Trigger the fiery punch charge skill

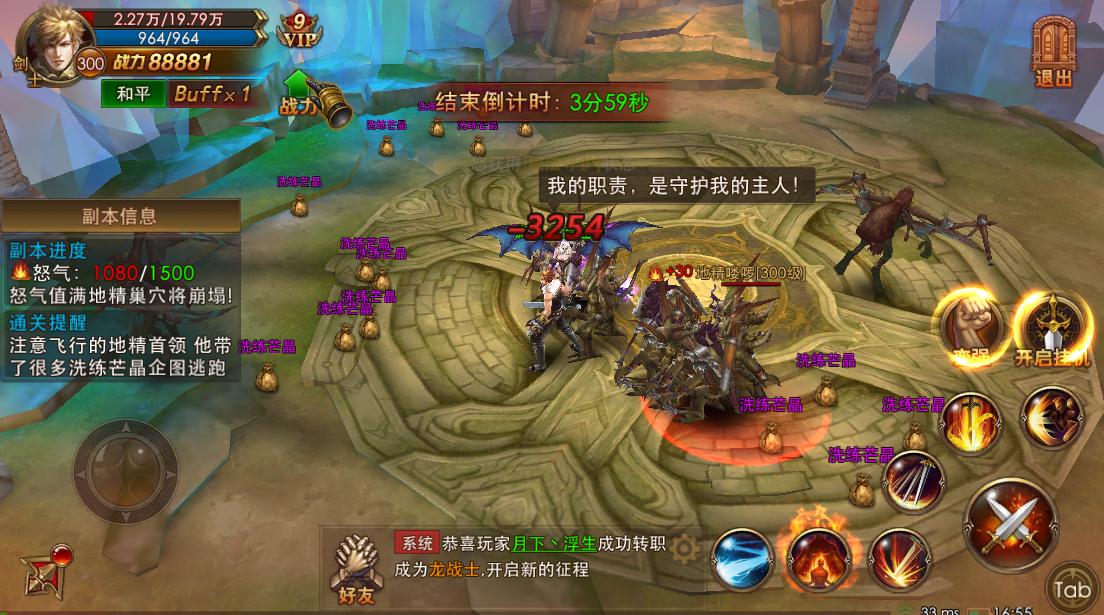coord(1050,416)
